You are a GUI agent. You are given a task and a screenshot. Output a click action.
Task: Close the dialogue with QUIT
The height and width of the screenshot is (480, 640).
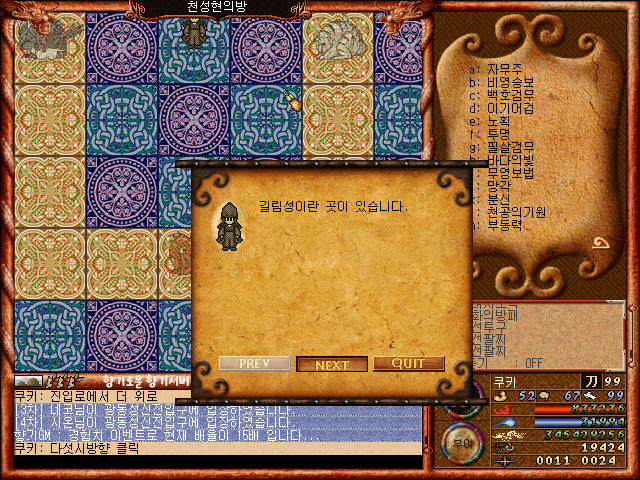point(408,364)
